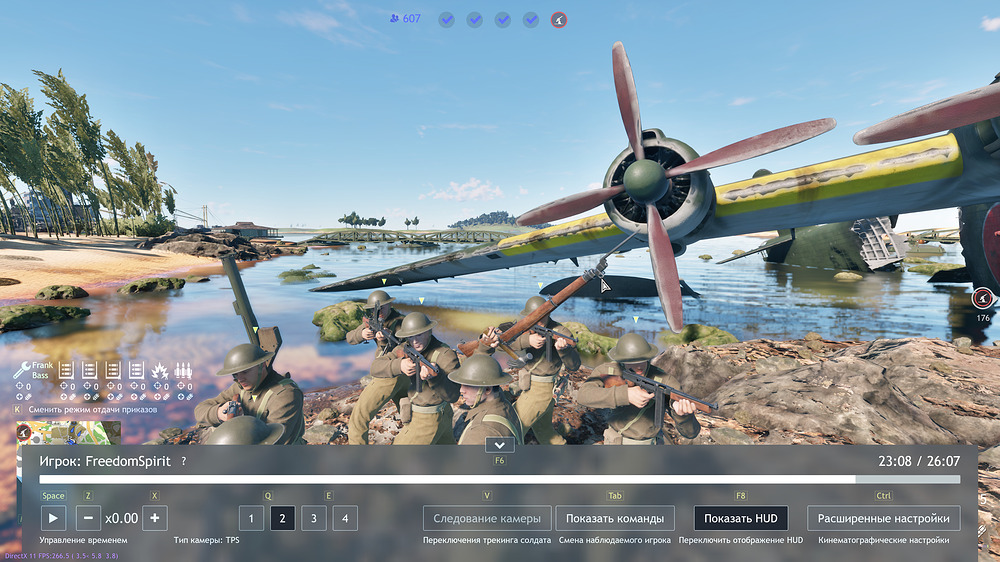
Task: Open Расширенные настройки cinematic settings
Action: 884,518
